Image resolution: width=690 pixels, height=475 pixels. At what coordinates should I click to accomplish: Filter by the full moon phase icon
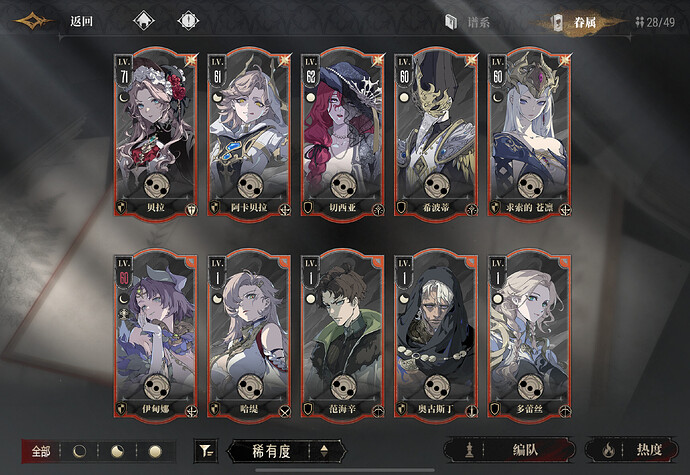pyautogui.click(x=154, y=452)
